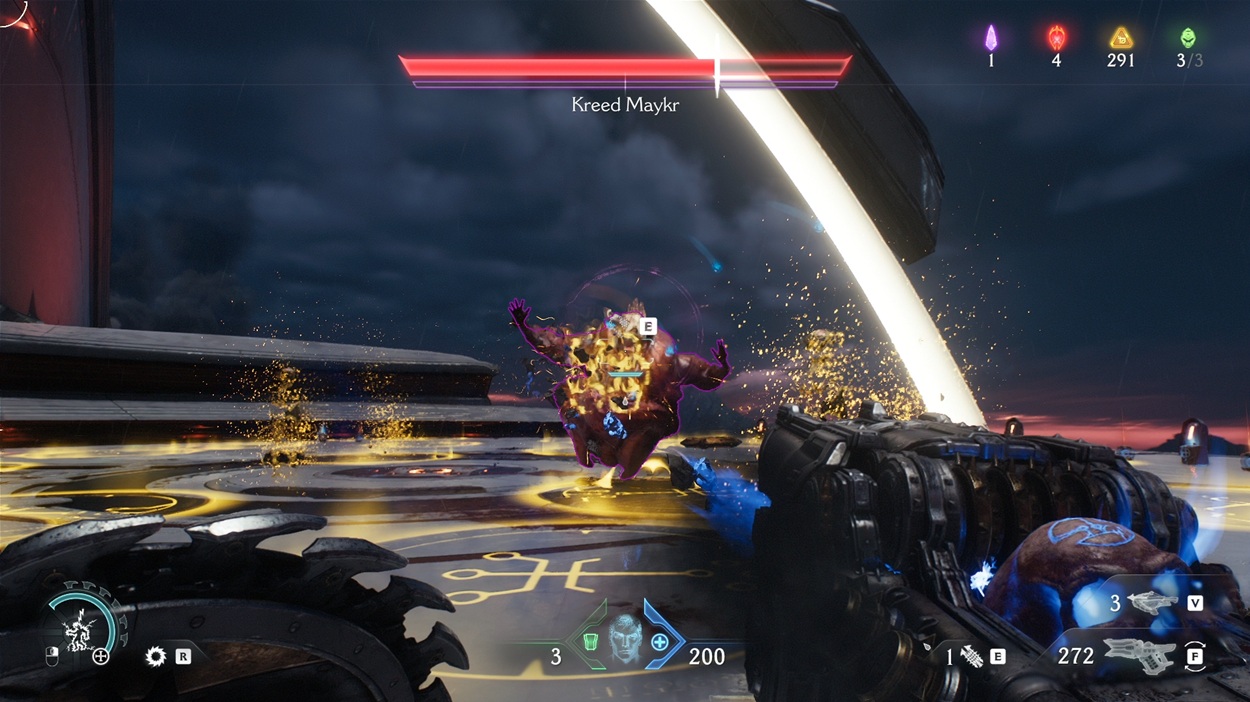Click the red ruby resource icon
1250x702 pixels.
click(1056, 38)
